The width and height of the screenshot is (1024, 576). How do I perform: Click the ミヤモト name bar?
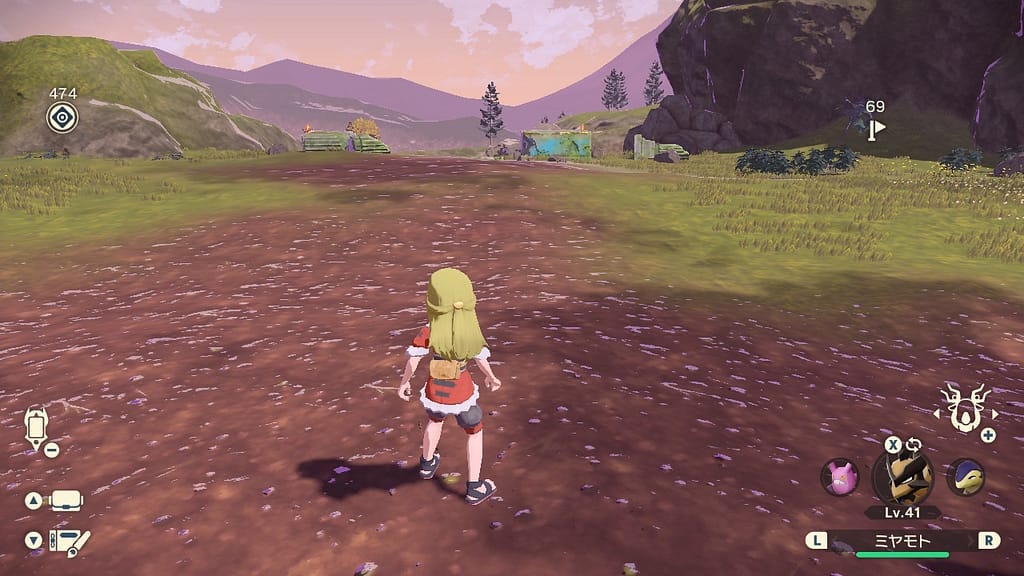pos(902,540)
